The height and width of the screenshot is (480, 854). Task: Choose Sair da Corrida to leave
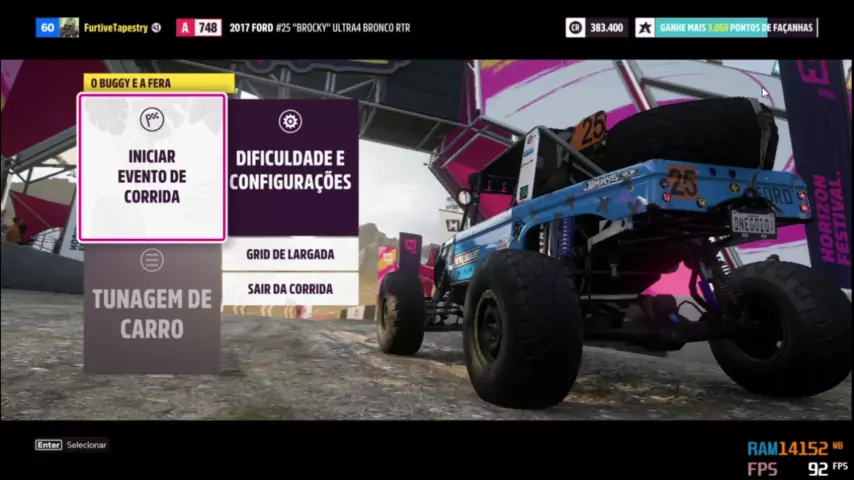click(291, 289)
